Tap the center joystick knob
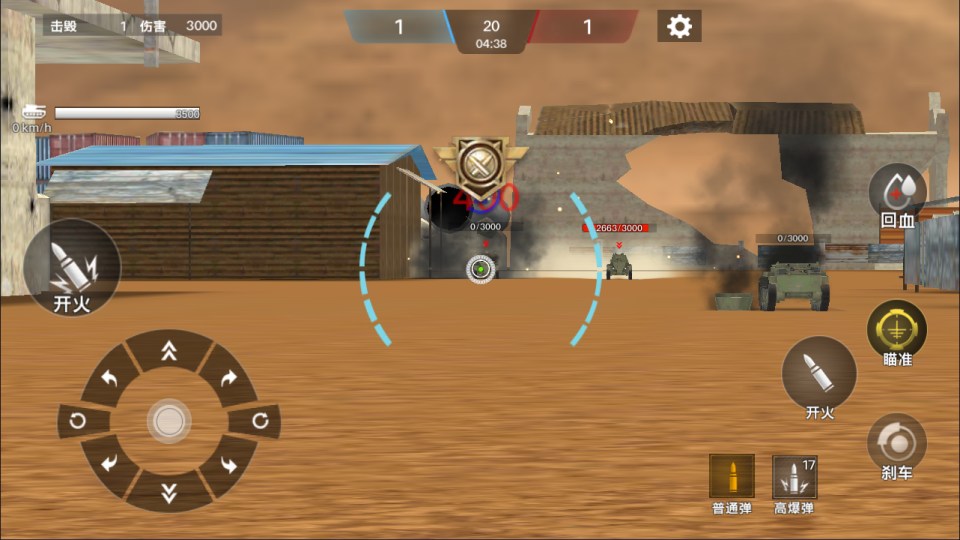Screen dimensions: 960x540 (169, 421)
